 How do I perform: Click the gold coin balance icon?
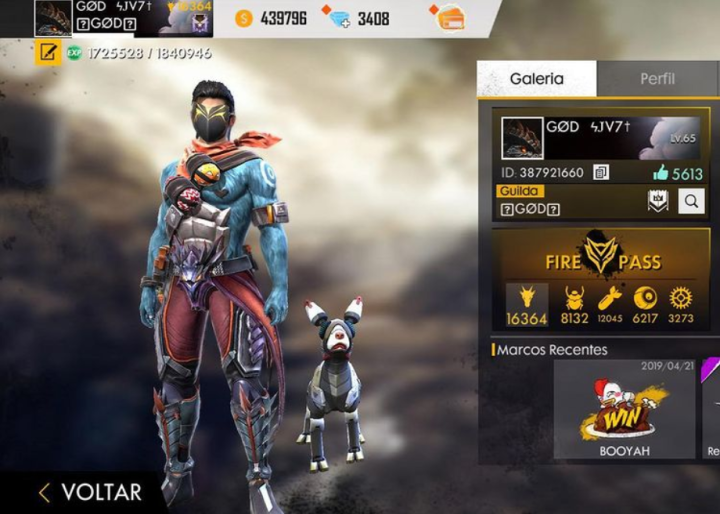pos(245,18)
